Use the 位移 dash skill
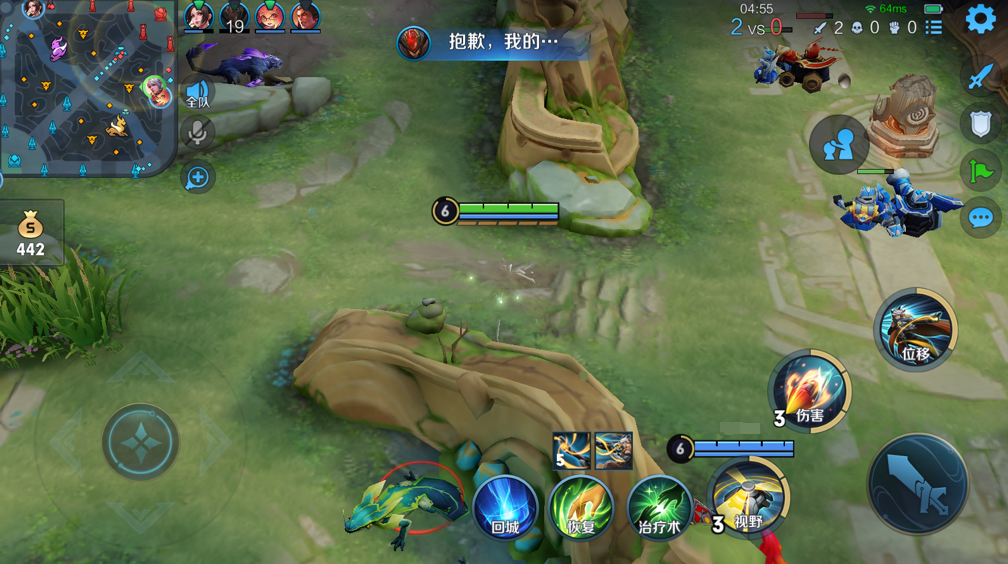The image size is (1008, 564). coord(915,329)
